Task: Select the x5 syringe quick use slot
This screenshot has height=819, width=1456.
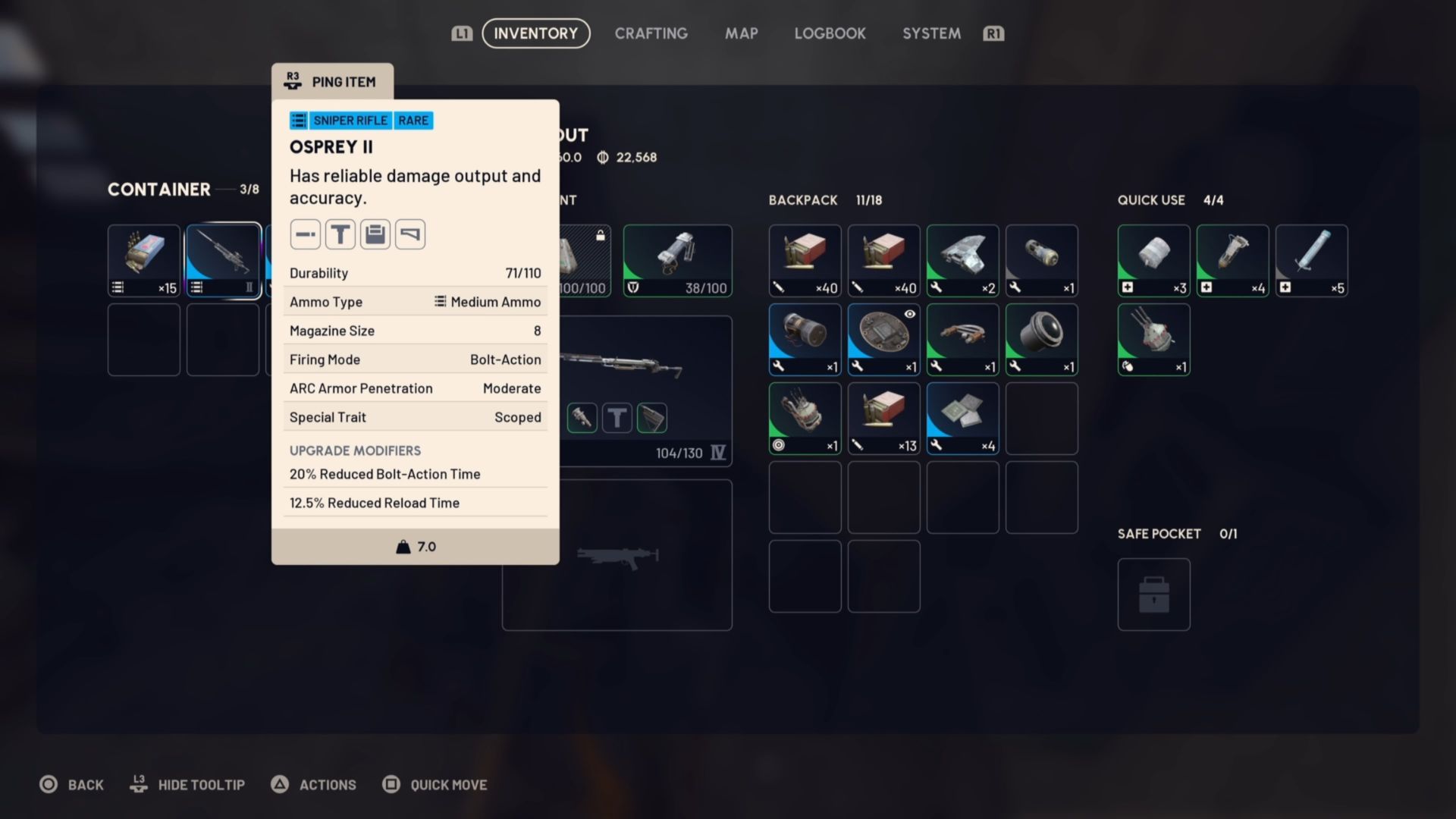Action: tap(1311, 260)
